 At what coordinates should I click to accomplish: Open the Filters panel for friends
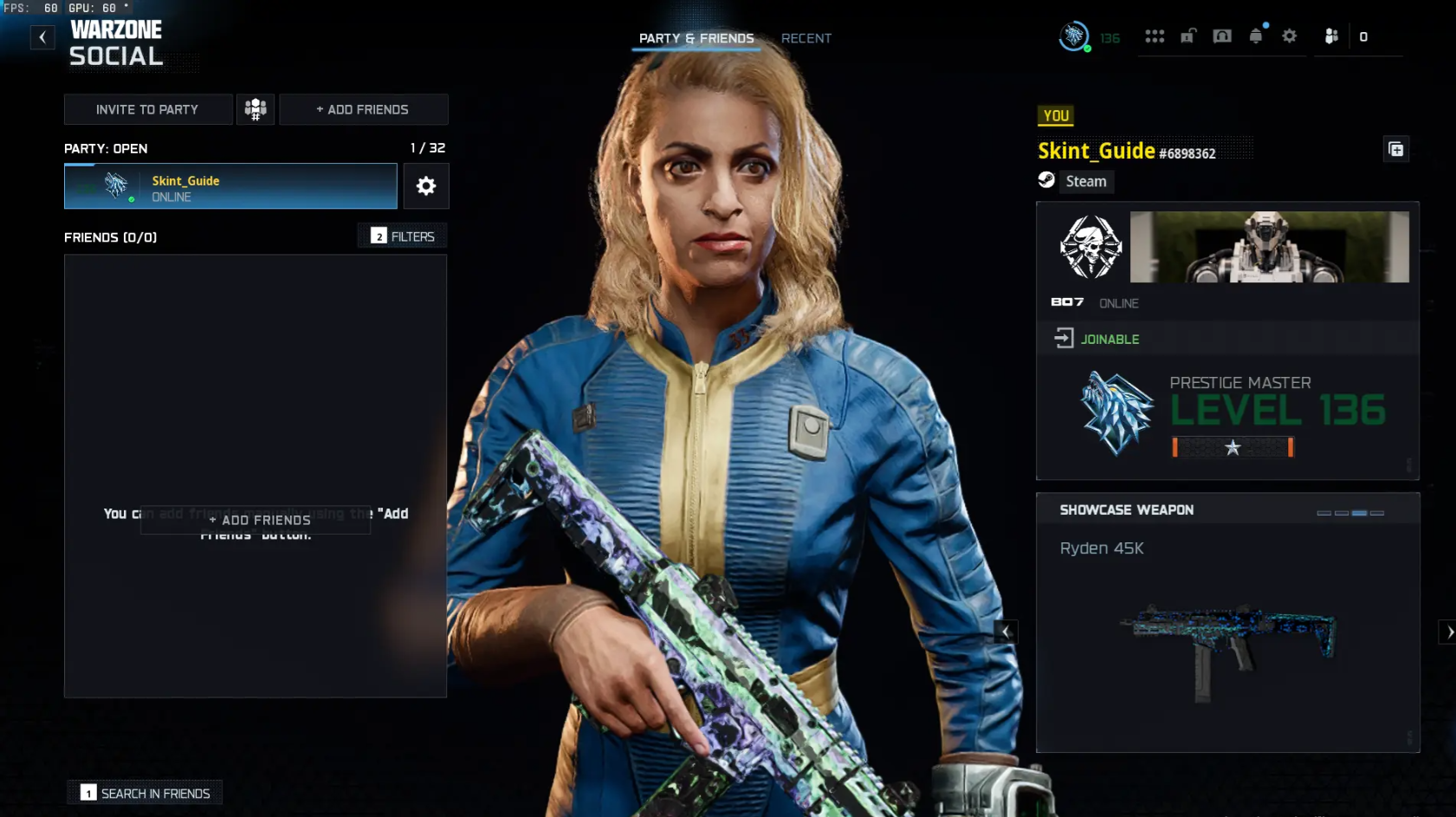pos(402,235)
